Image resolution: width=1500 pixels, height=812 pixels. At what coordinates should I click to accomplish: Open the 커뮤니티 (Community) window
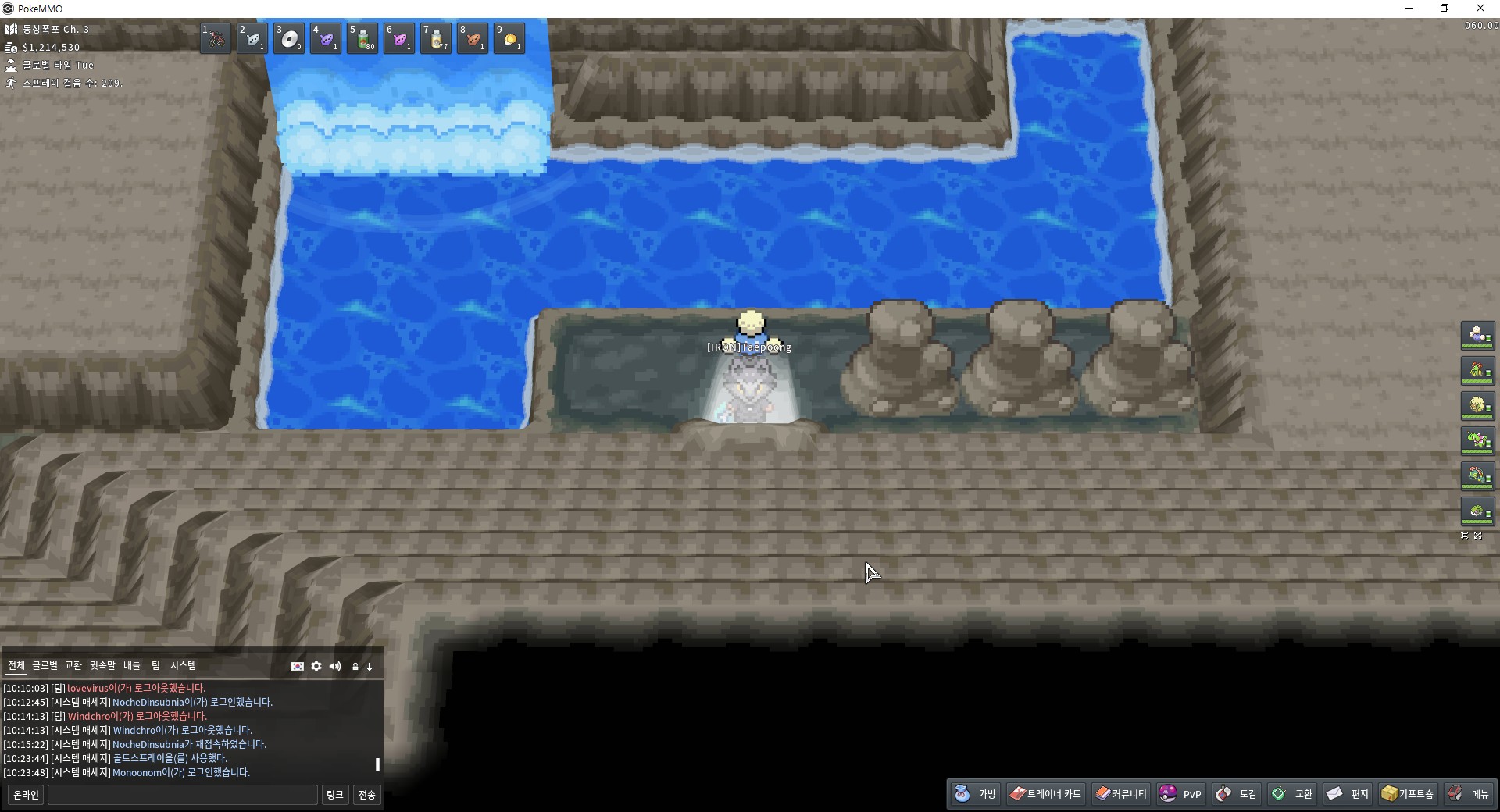tap(1121, 794)
